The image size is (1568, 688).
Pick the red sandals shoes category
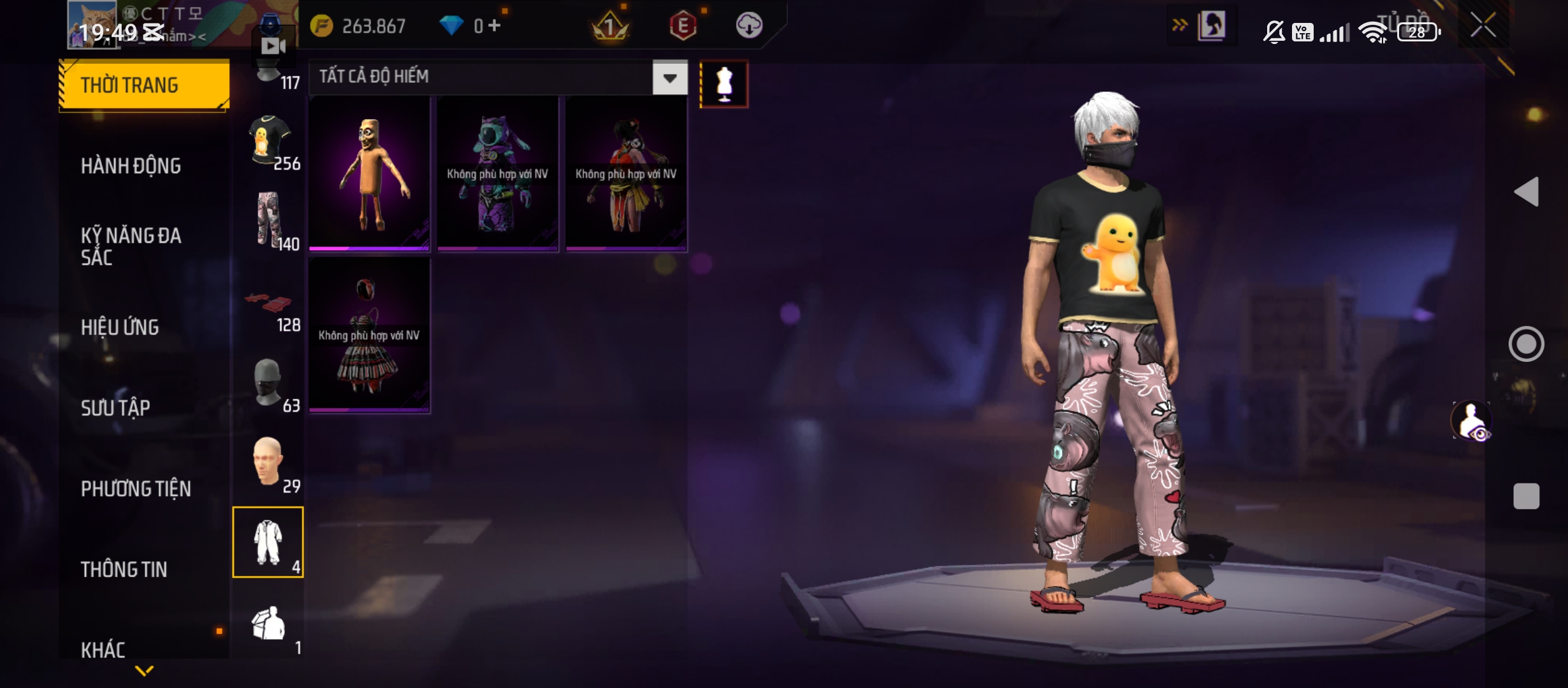pos(268,303)
